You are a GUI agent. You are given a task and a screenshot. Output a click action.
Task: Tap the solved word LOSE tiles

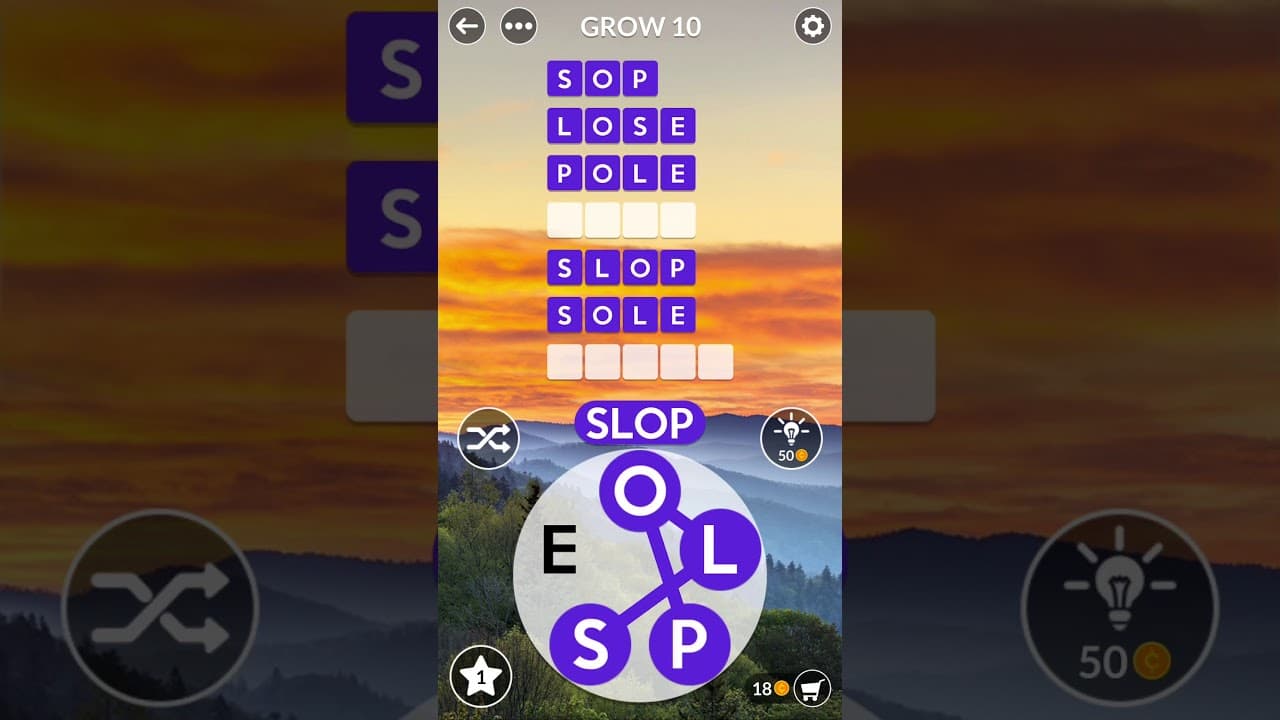point(621,126)
